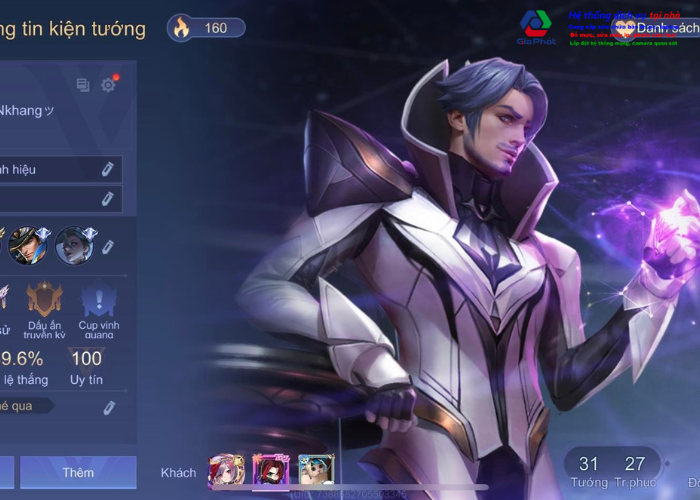Open the dark-red hooded visitor avatar

pyautogui.click(x=270, y=471)
